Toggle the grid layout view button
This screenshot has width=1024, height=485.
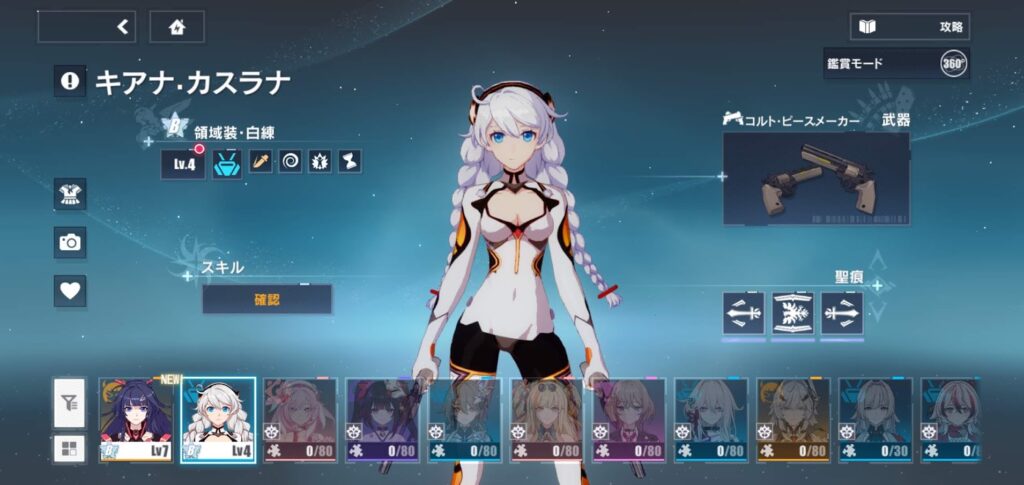click(68, 447)
